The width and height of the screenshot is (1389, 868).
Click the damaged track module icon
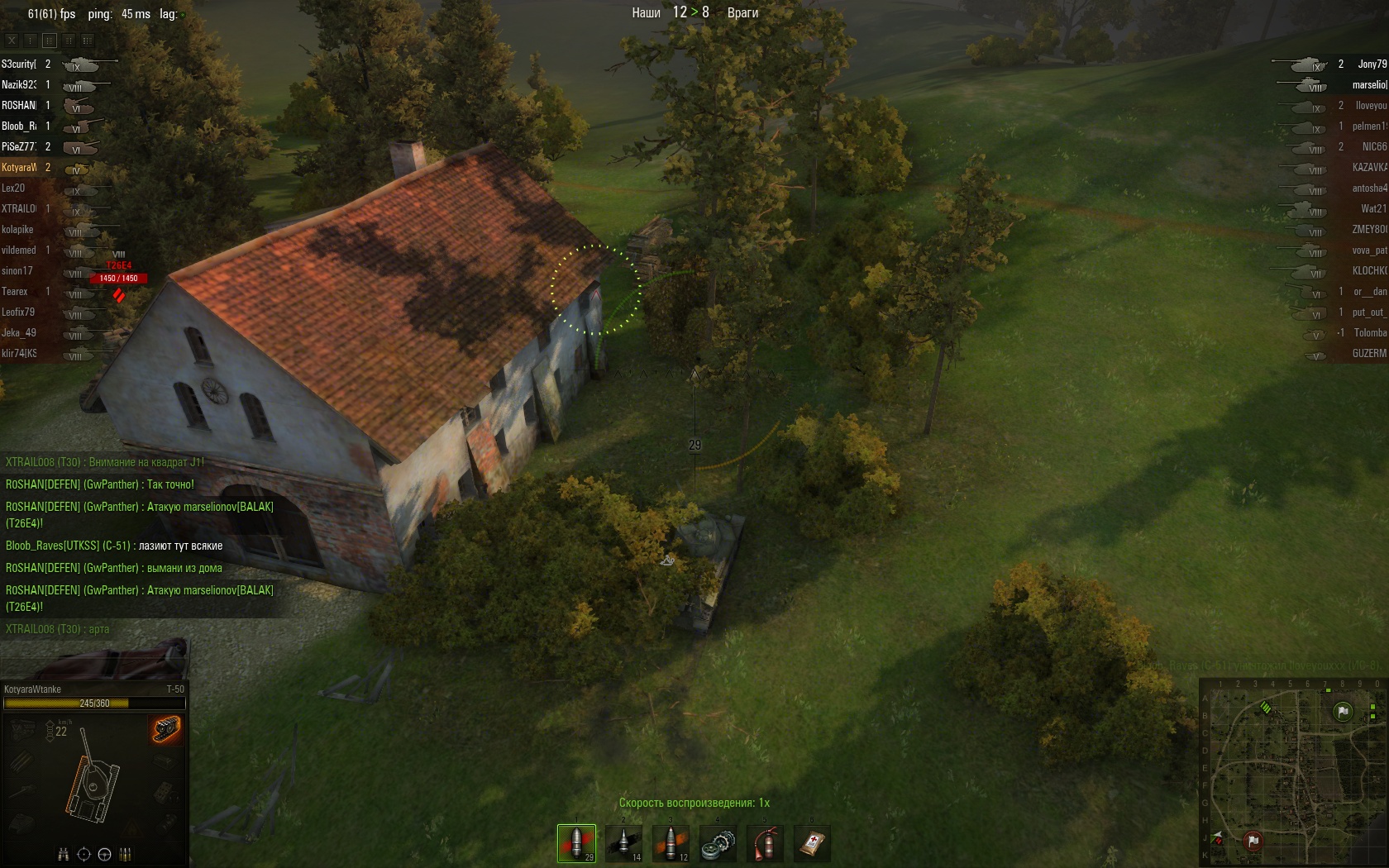coord(165,728)
